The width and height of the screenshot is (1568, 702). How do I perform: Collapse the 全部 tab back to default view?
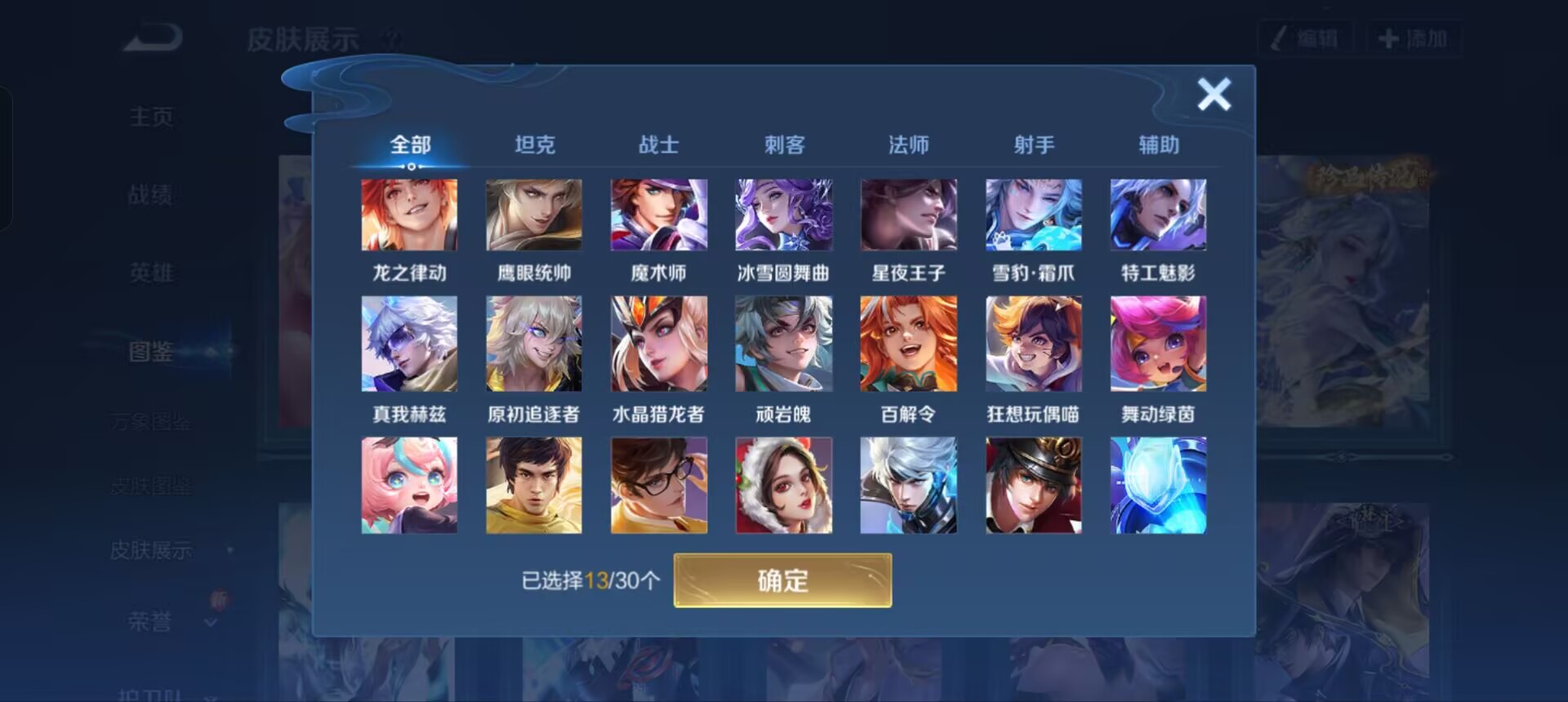pos(410,144)
